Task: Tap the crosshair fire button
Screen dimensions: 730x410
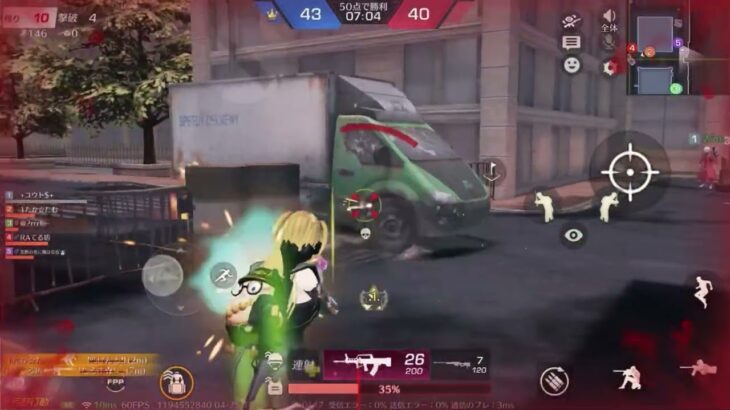Action: tap(628, 171)
